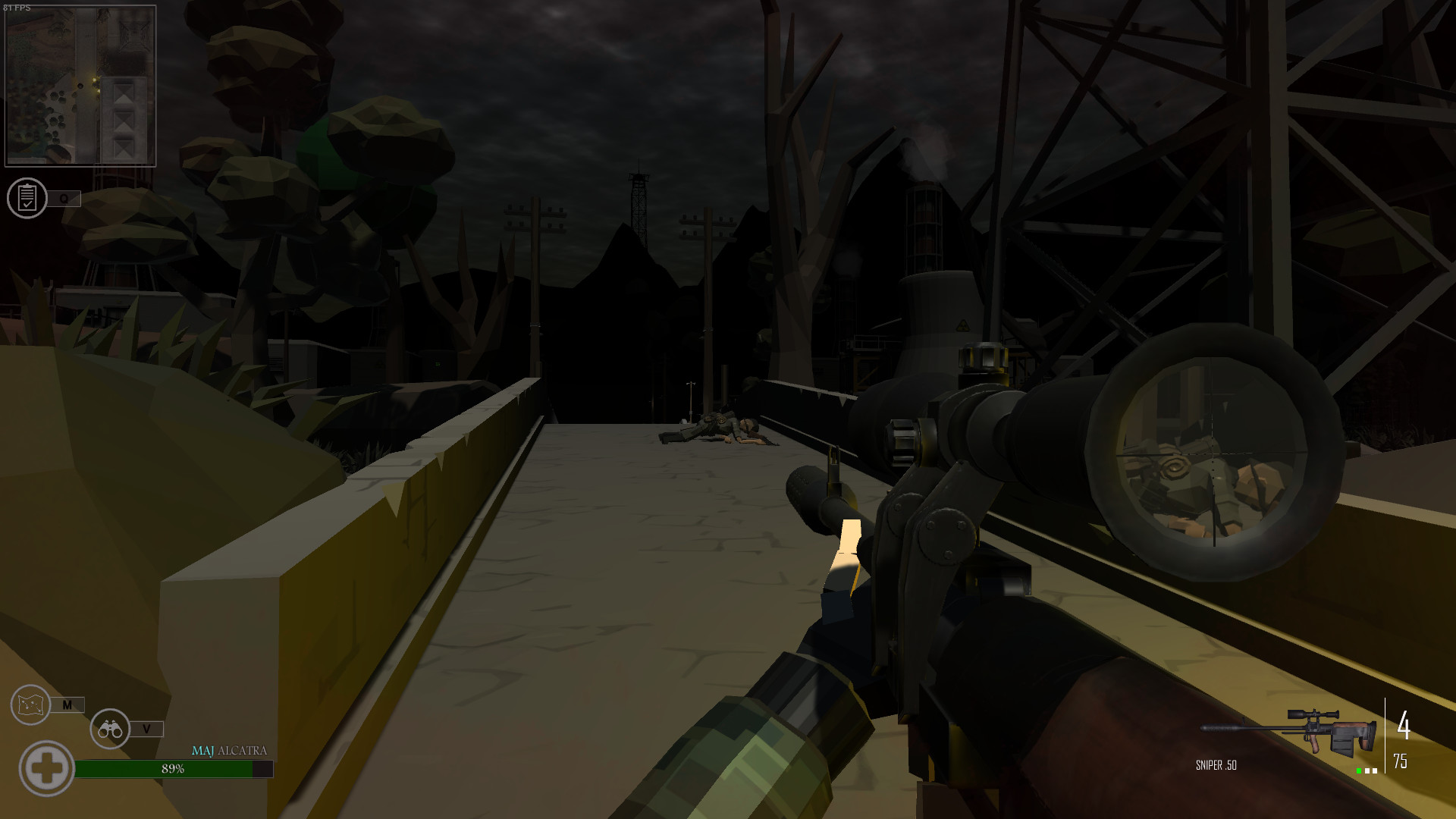The width and height of the screenshot is (1456, 819).
Task: Collapse the objectives panel via the Q badge
Action: click(63, 198)
